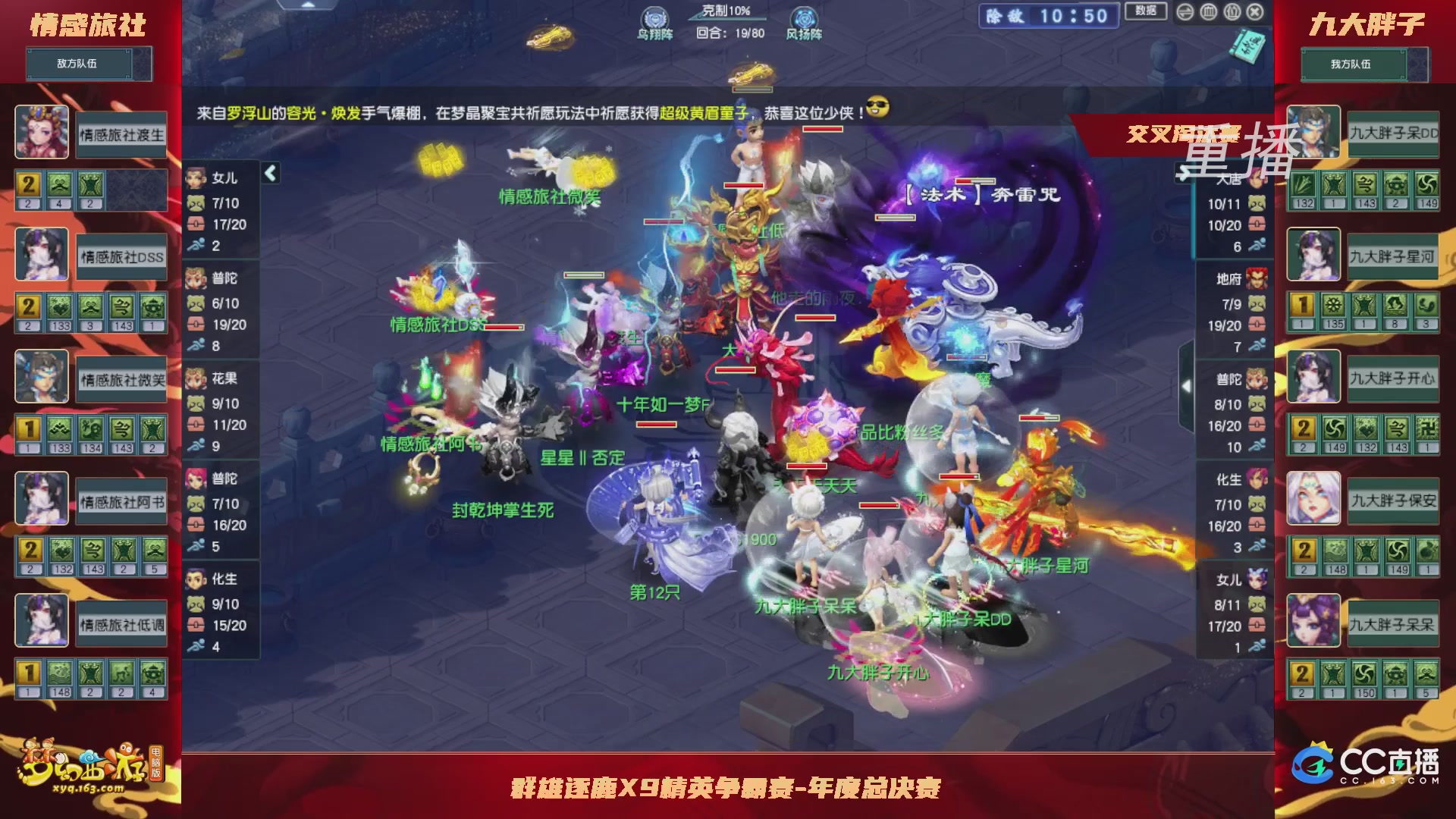Collapse the left character list panel
The image size is (1456, 819).
[x=269, y=173]
